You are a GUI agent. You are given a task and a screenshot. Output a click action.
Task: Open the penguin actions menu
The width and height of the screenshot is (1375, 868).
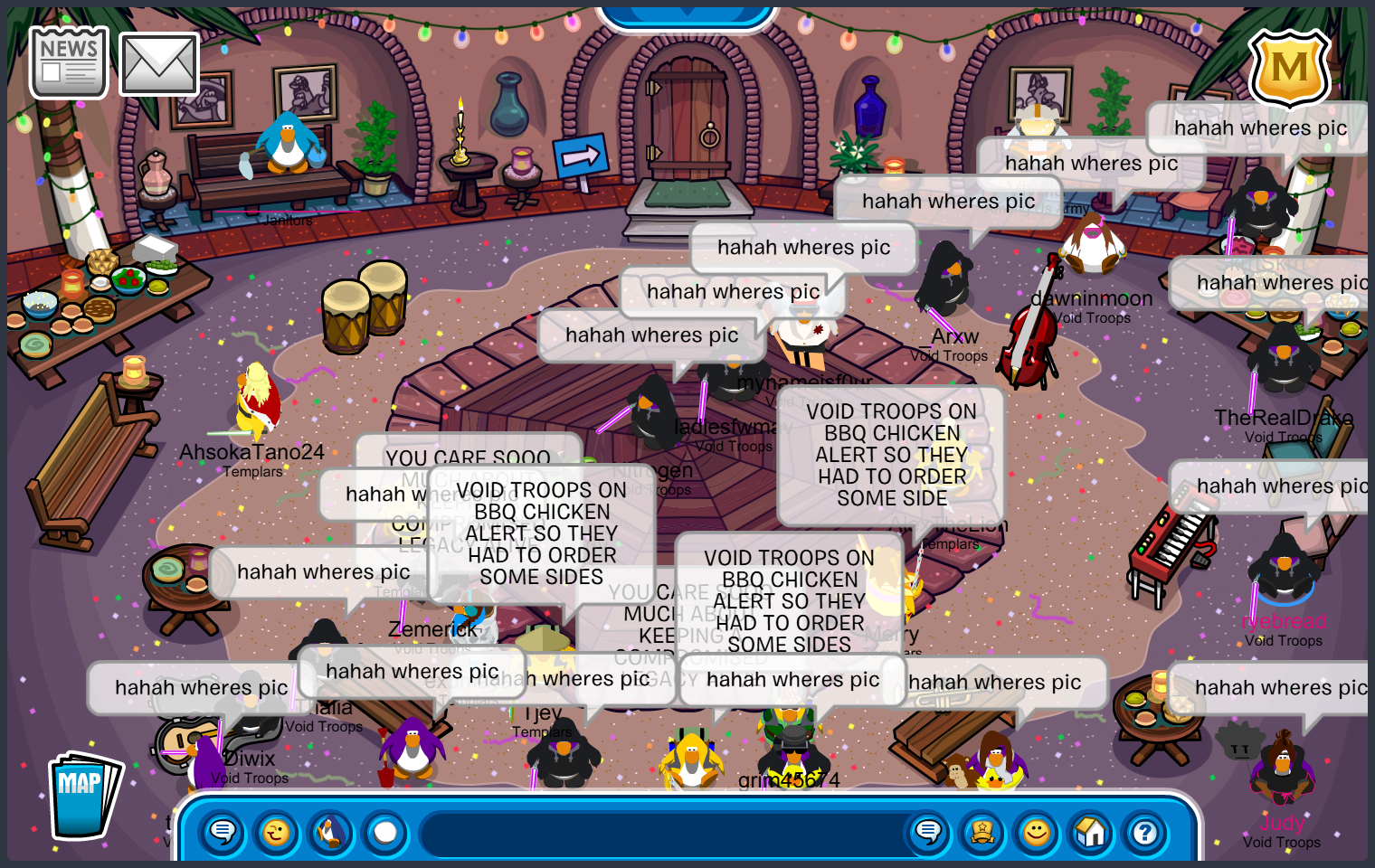click(331, 832)
